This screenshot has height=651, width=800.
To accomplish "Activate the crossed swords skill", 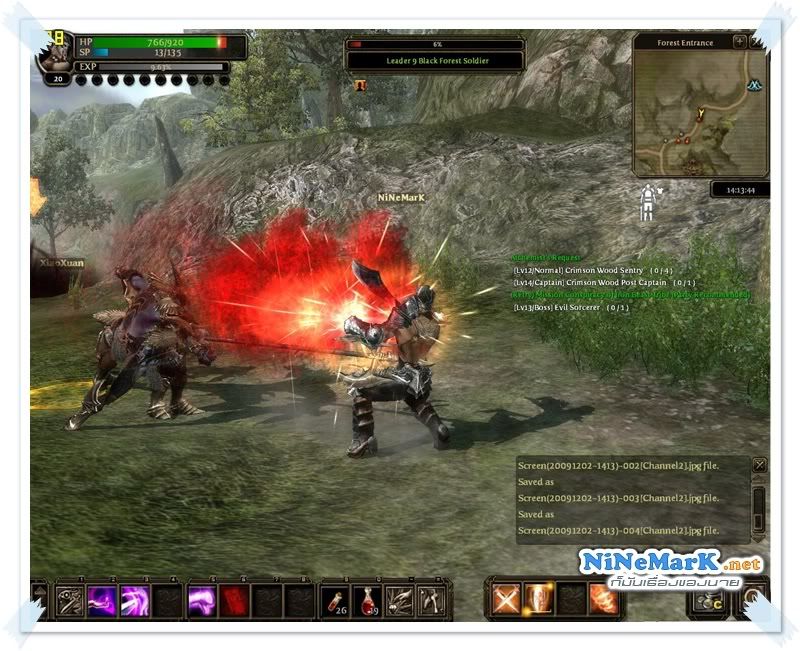I will (x=508, y=598).
